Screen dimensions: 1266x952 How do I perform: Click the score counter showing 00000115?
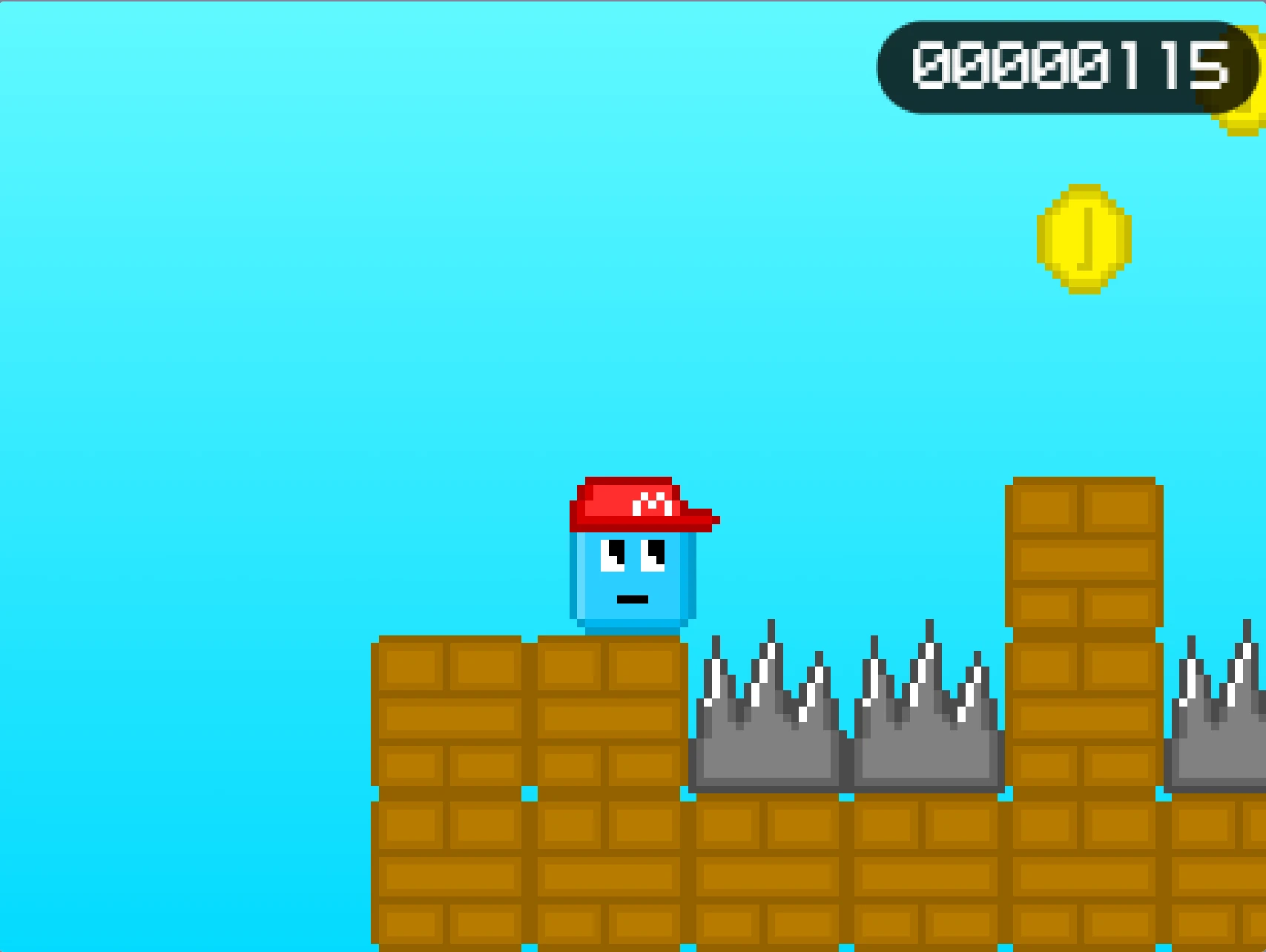(1068, 67)
